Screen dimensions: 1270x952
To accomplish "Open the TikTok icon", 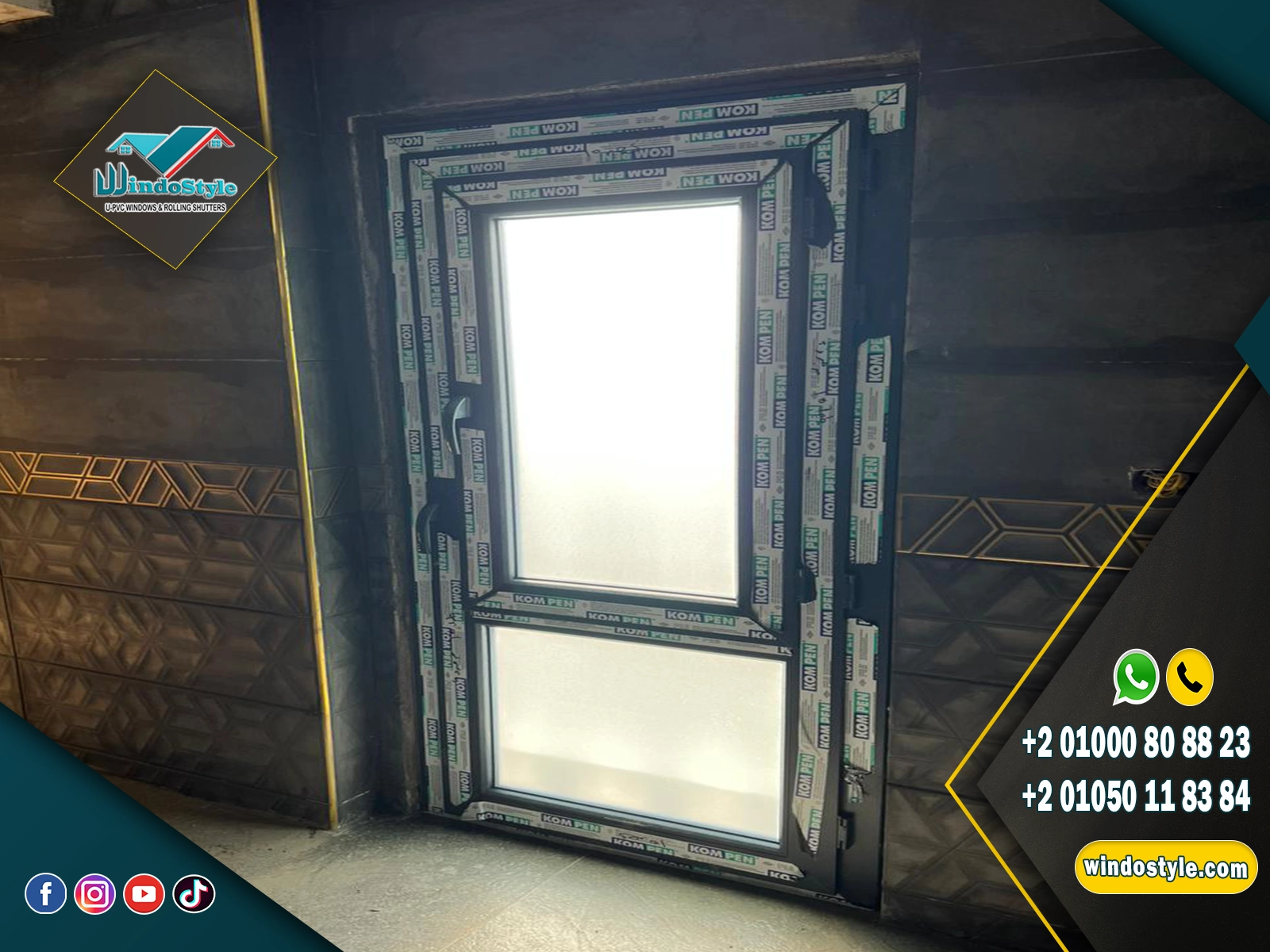I will tap(194, 894).
